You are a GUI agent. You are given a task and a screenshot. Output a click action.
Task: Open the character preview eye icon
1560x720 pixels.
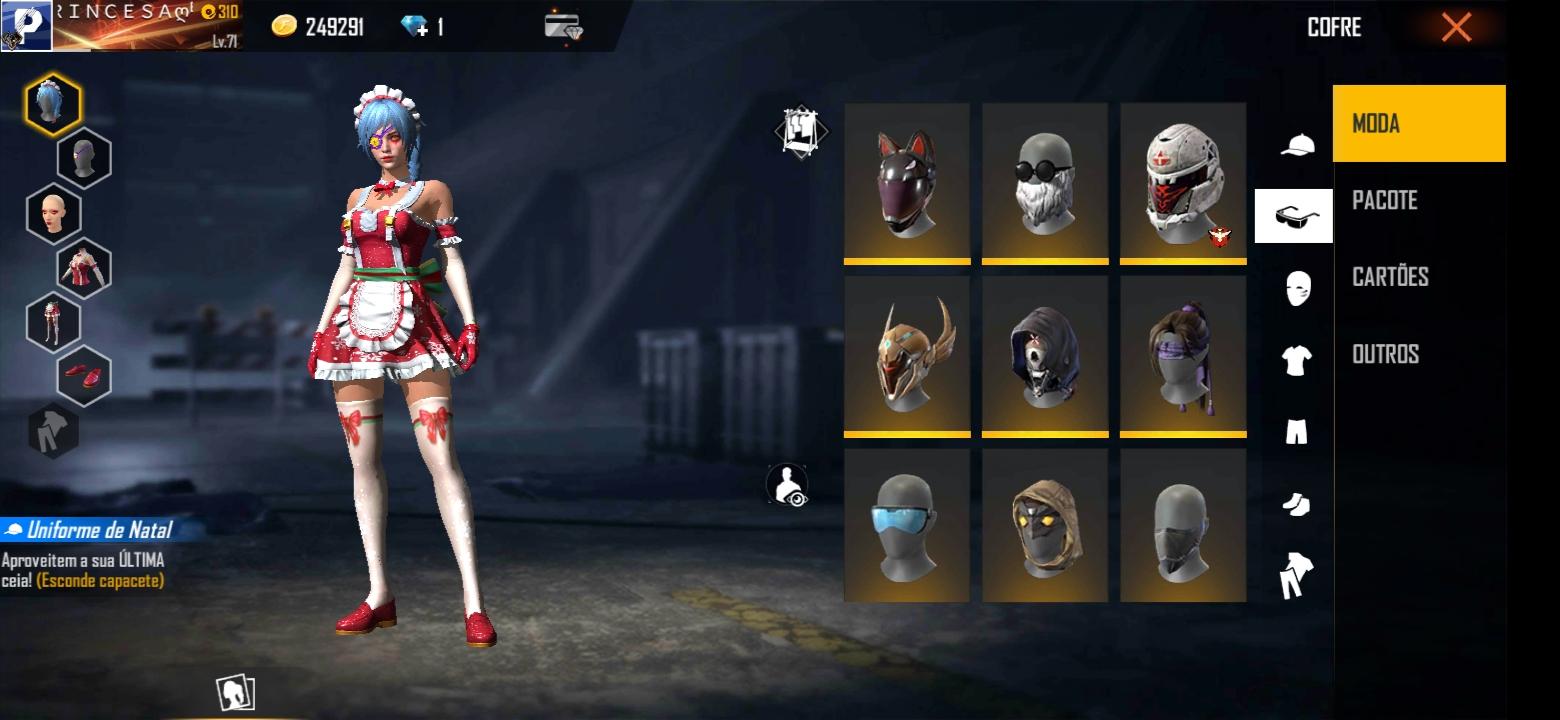click(x=789, y=482)
